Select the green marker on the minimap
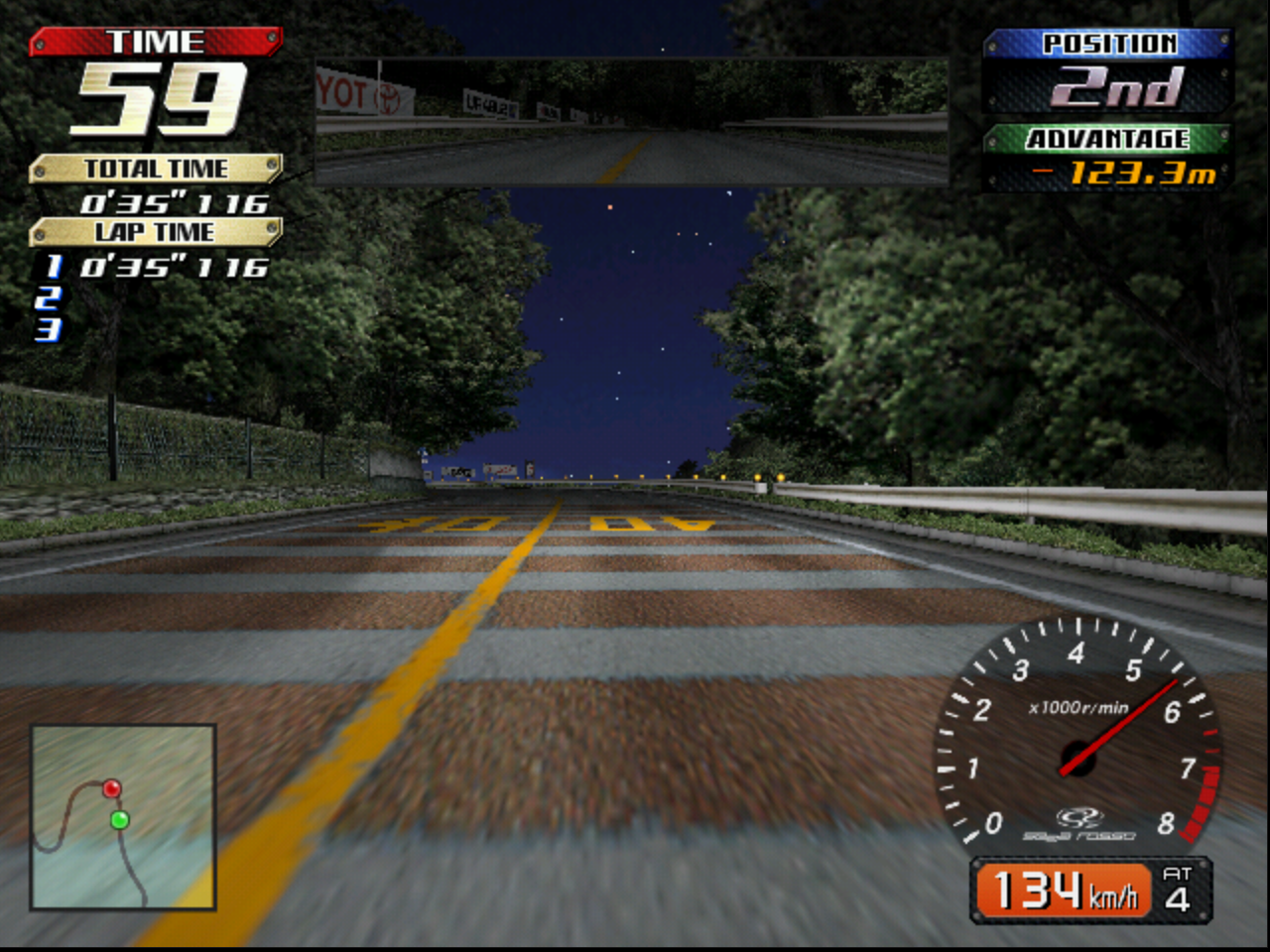This screenshot has width=1270, height=952. click(120, 820)
